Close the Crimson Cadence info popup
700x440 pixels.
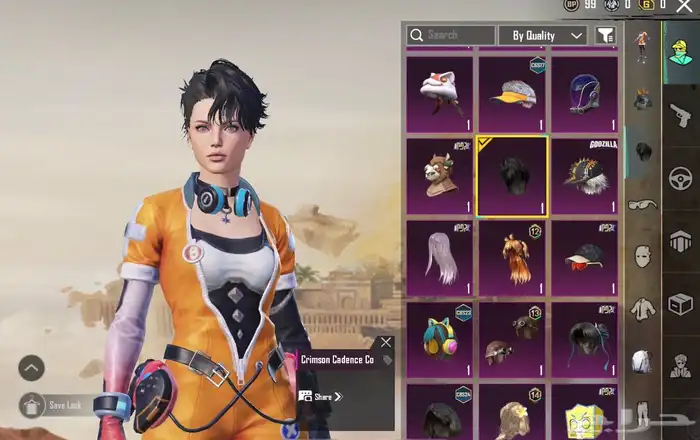386,343
